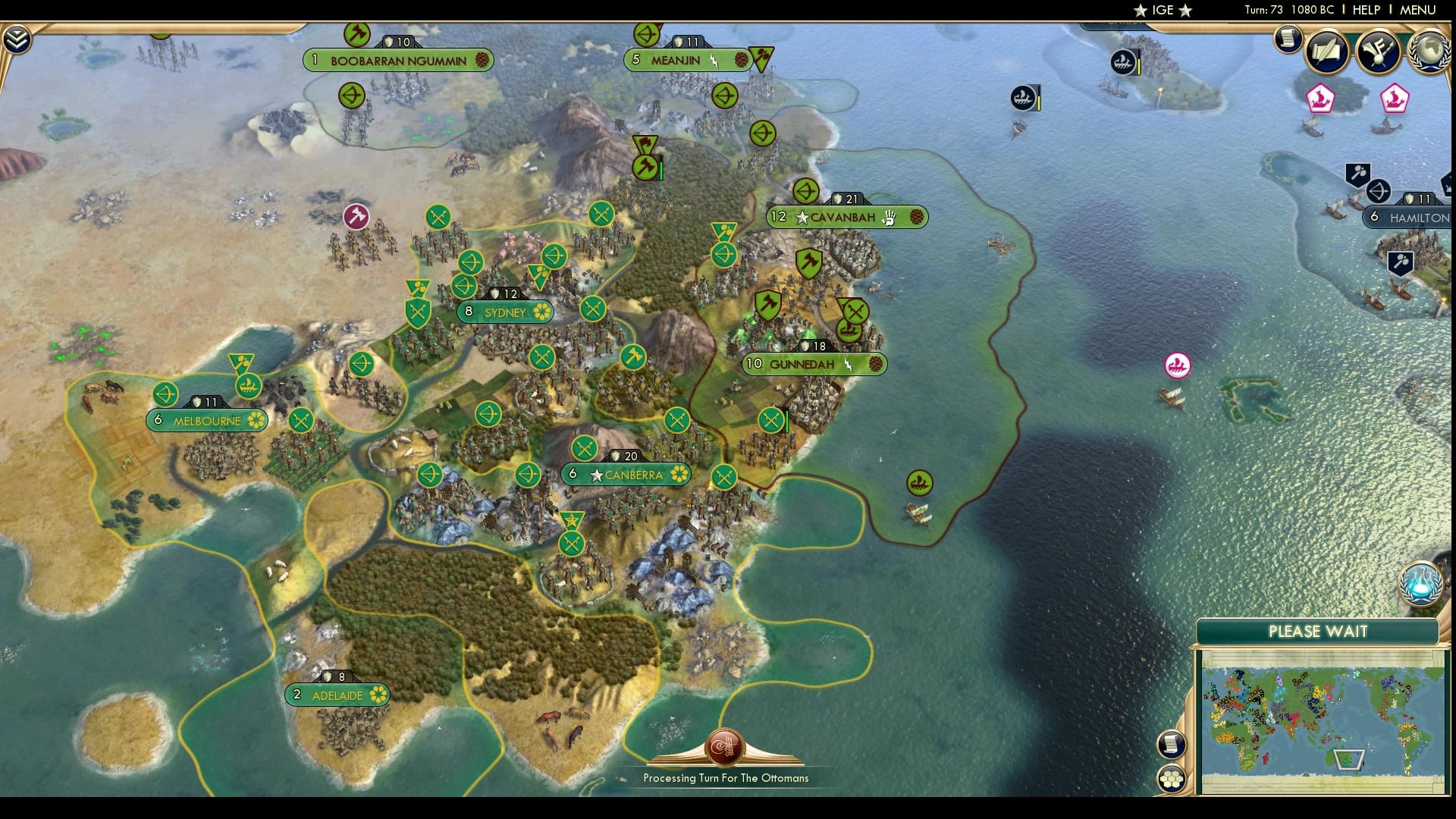The image size is (1456, 819).
Task: Expand the notification scroll beside the minimap
Action: [1172, 745]
